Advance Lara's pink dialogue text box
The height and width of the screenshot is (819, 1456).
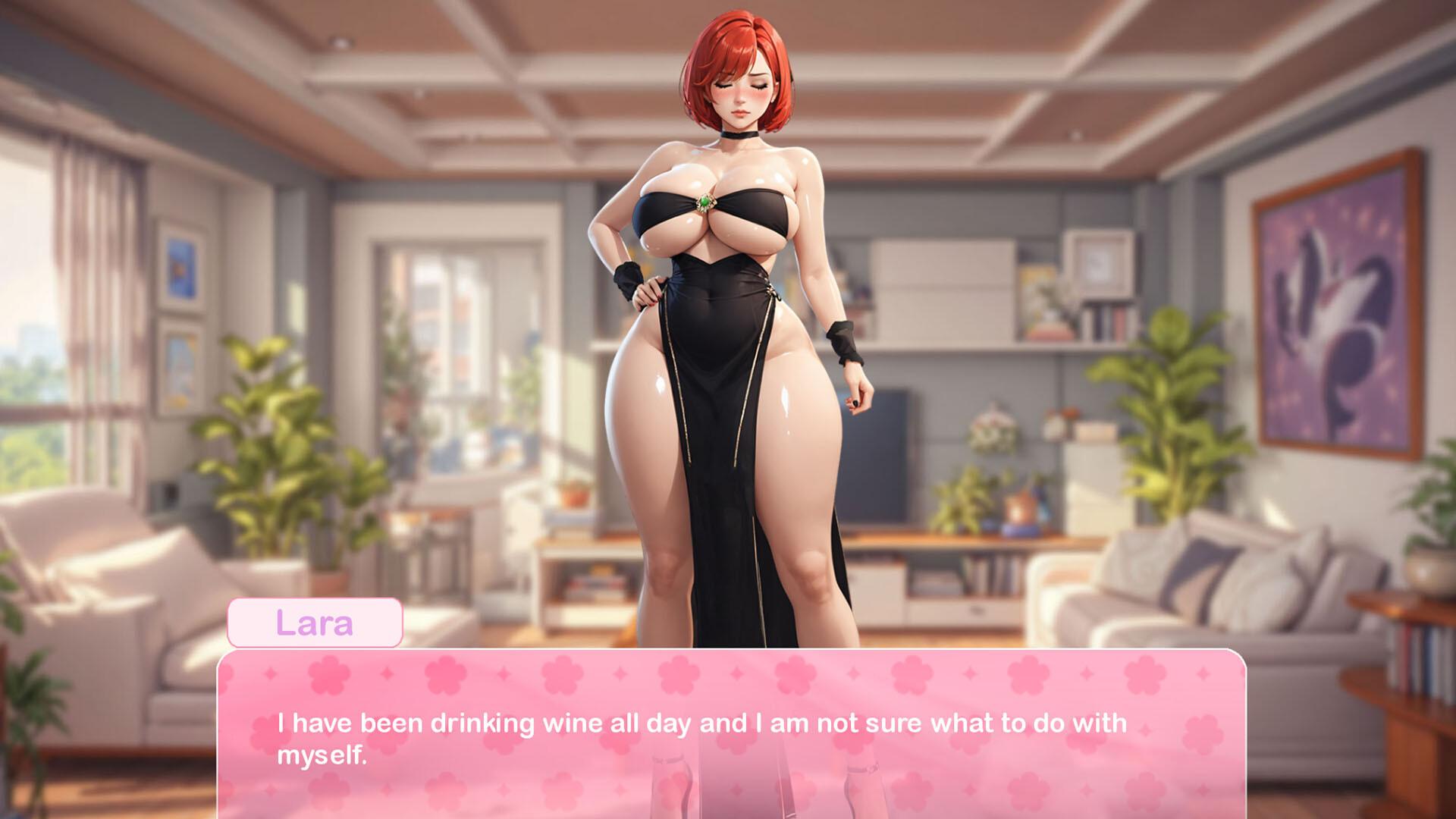(731, 734)
